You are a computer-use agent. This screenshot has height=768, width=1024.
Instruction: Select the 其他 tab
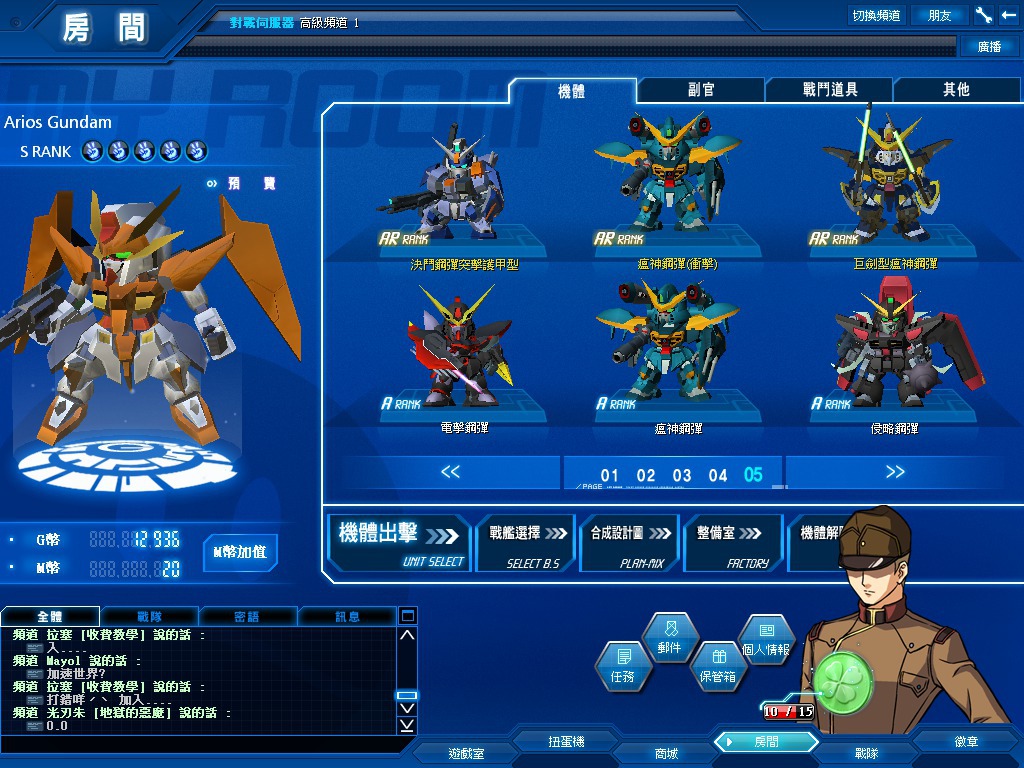click(956, 90)
